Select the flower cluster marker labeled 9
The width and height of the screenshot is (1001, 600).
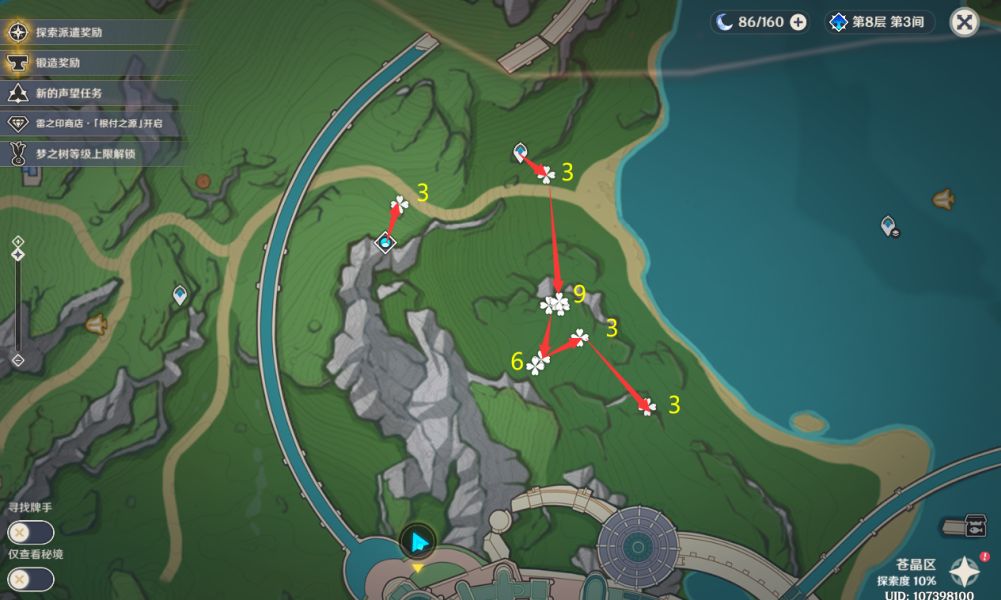tap(555, 302)
